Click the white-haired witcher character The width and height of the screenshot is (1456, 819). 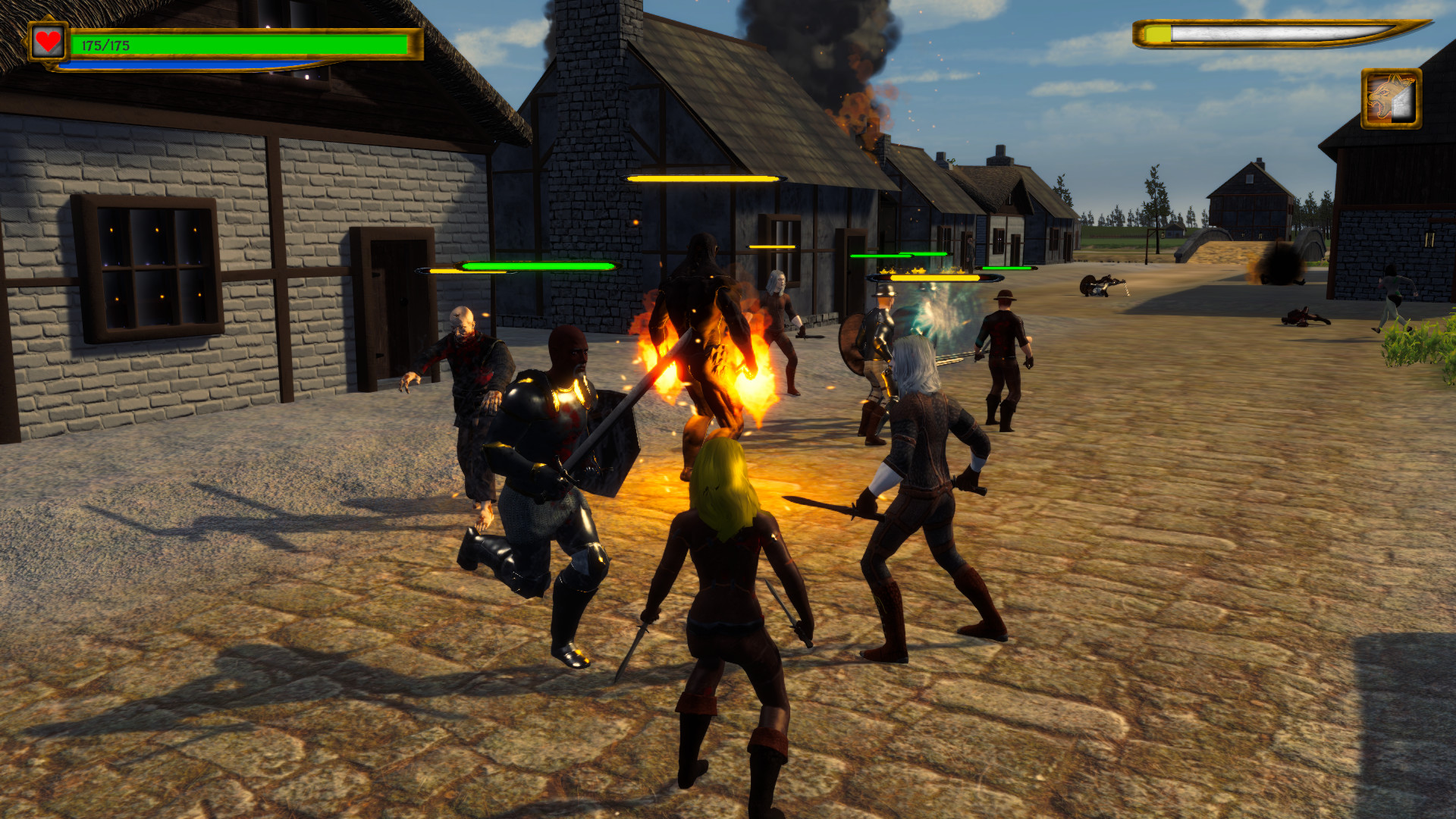click(925, 470)
